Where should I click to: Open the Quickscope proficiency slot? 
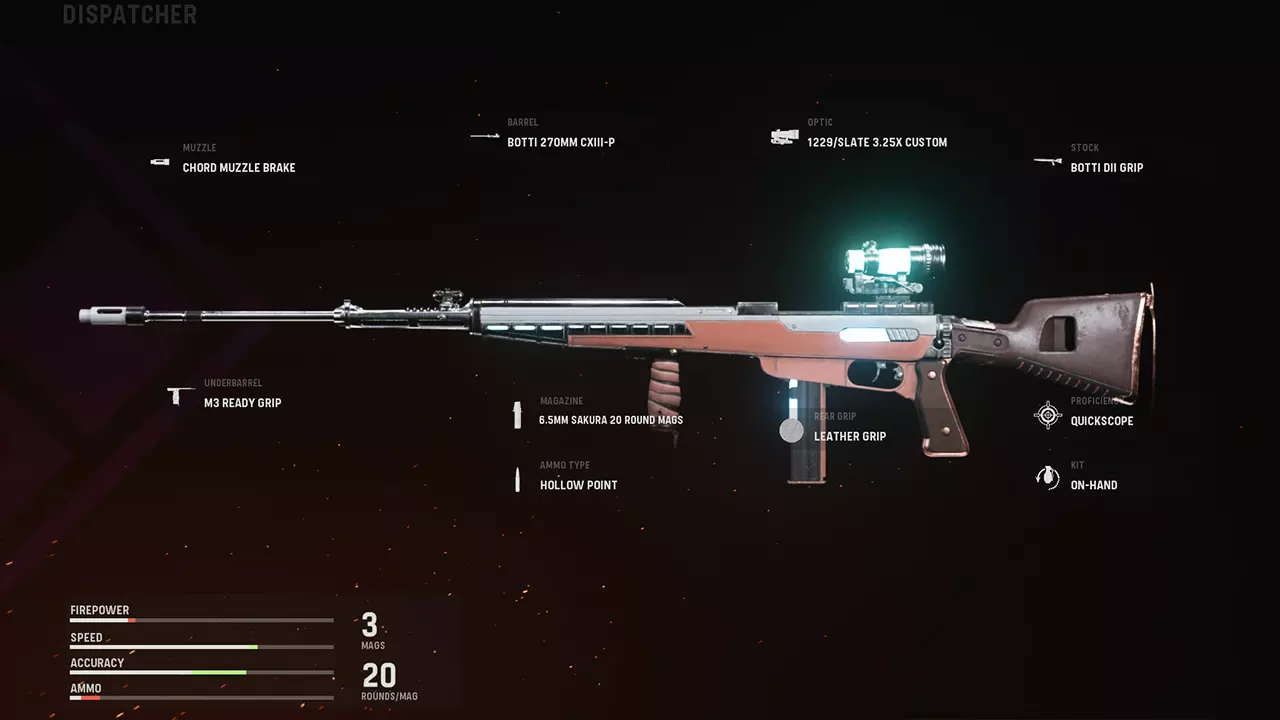point(1101,421)
